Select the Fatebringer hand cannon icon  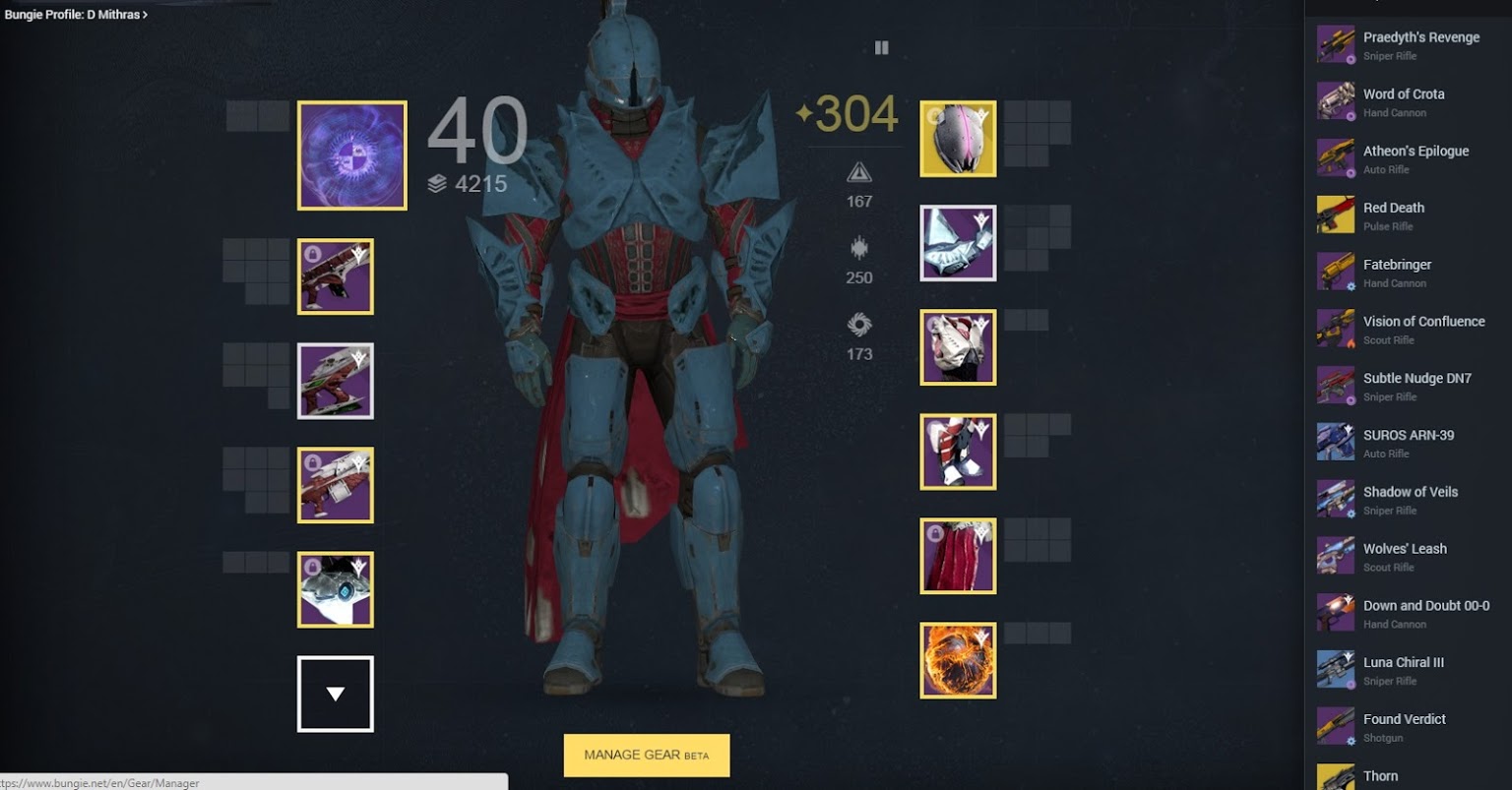click(x=1335, y=271)
